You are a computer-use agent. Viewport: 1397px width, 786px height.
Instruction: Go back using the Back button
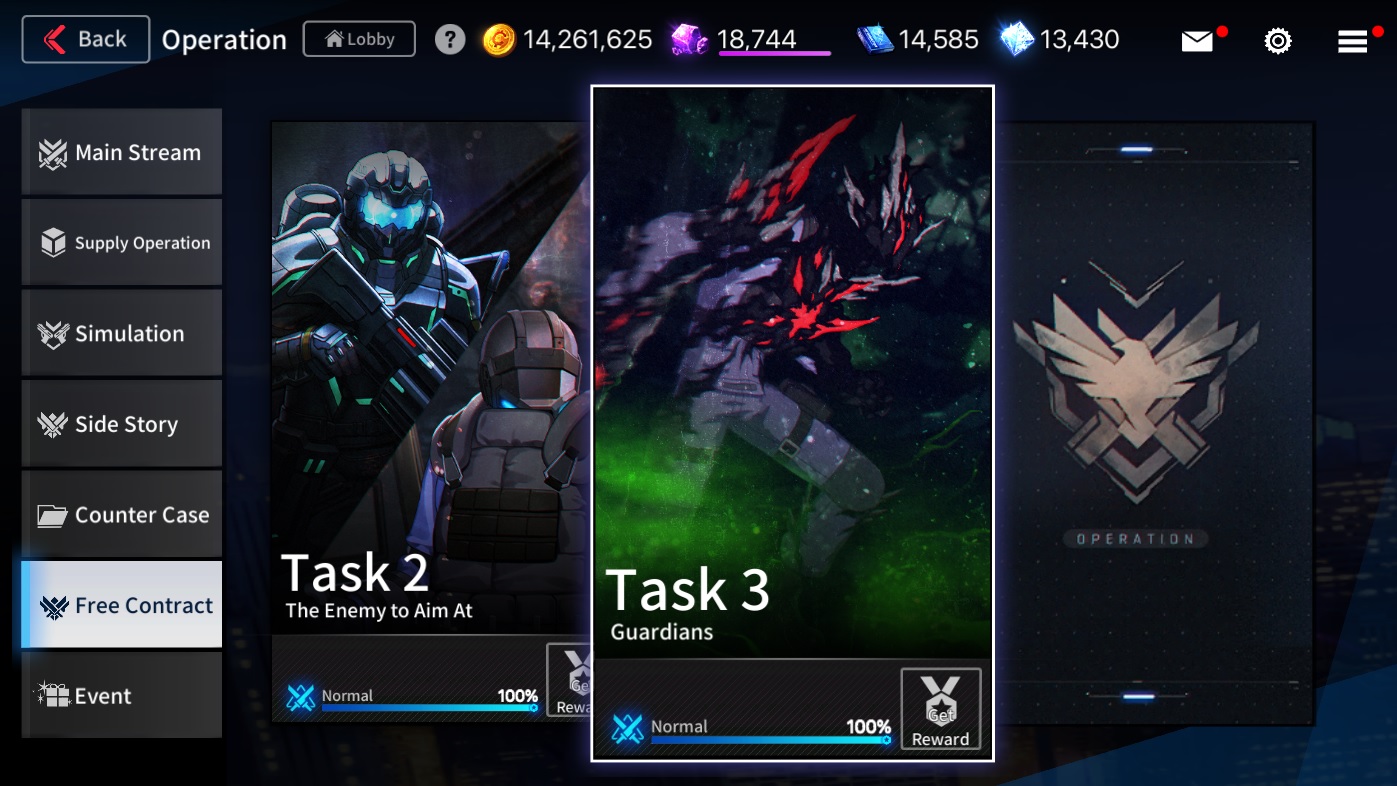(x=86, y=40)
